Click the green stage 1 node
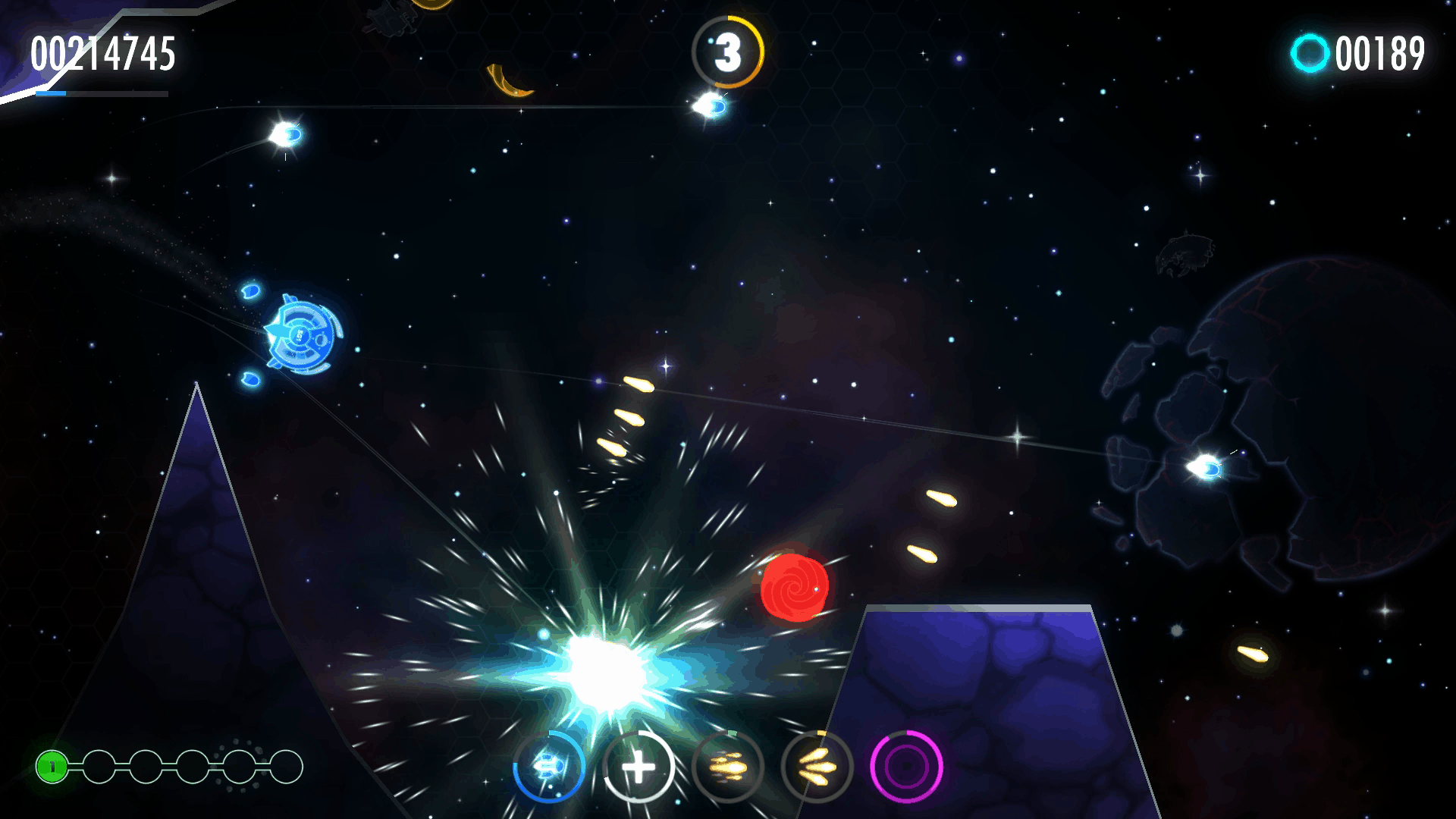This screenshot has height=819, width=1456. (52, 767)
